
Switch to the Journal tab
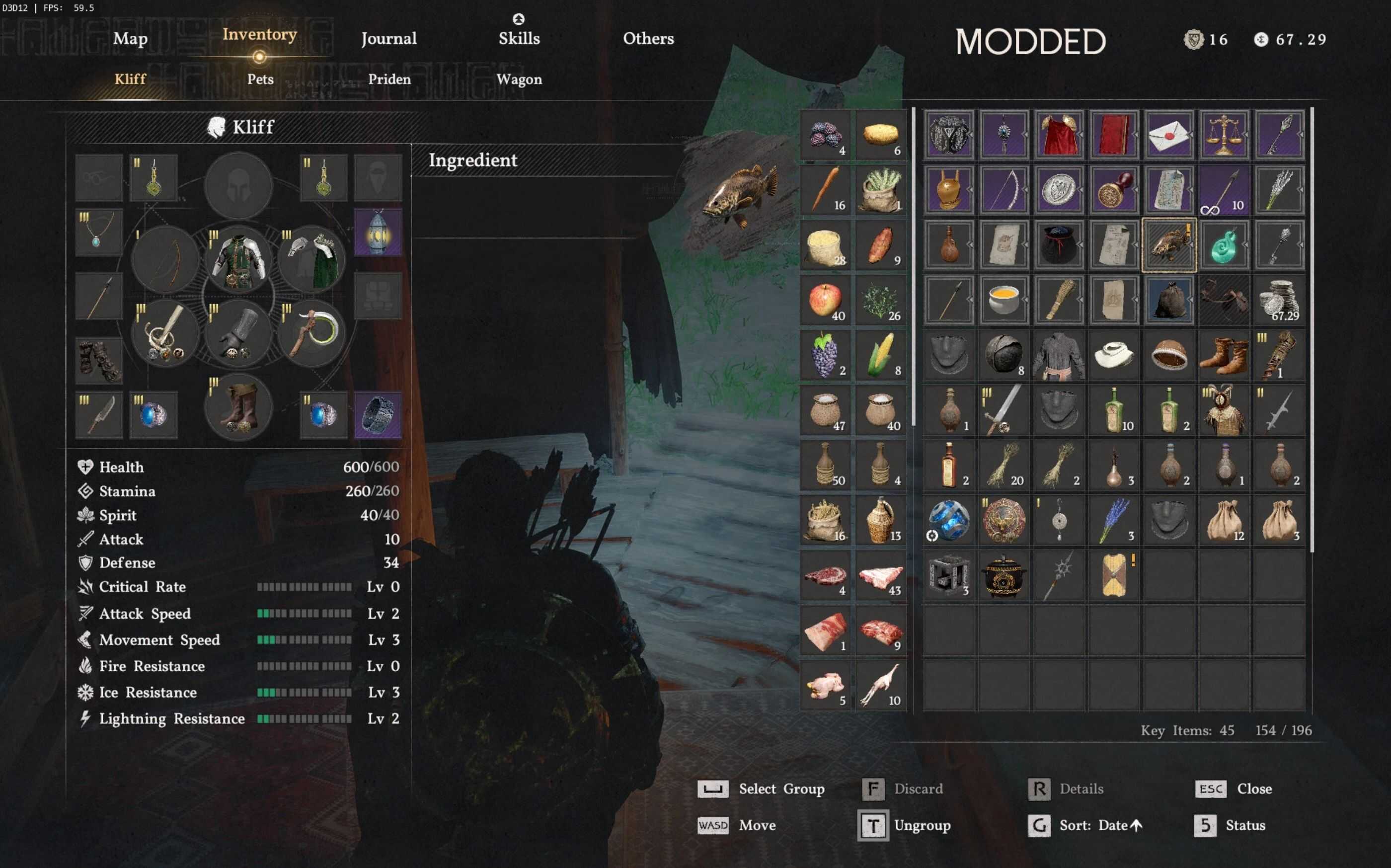click(x=388, y=38)
